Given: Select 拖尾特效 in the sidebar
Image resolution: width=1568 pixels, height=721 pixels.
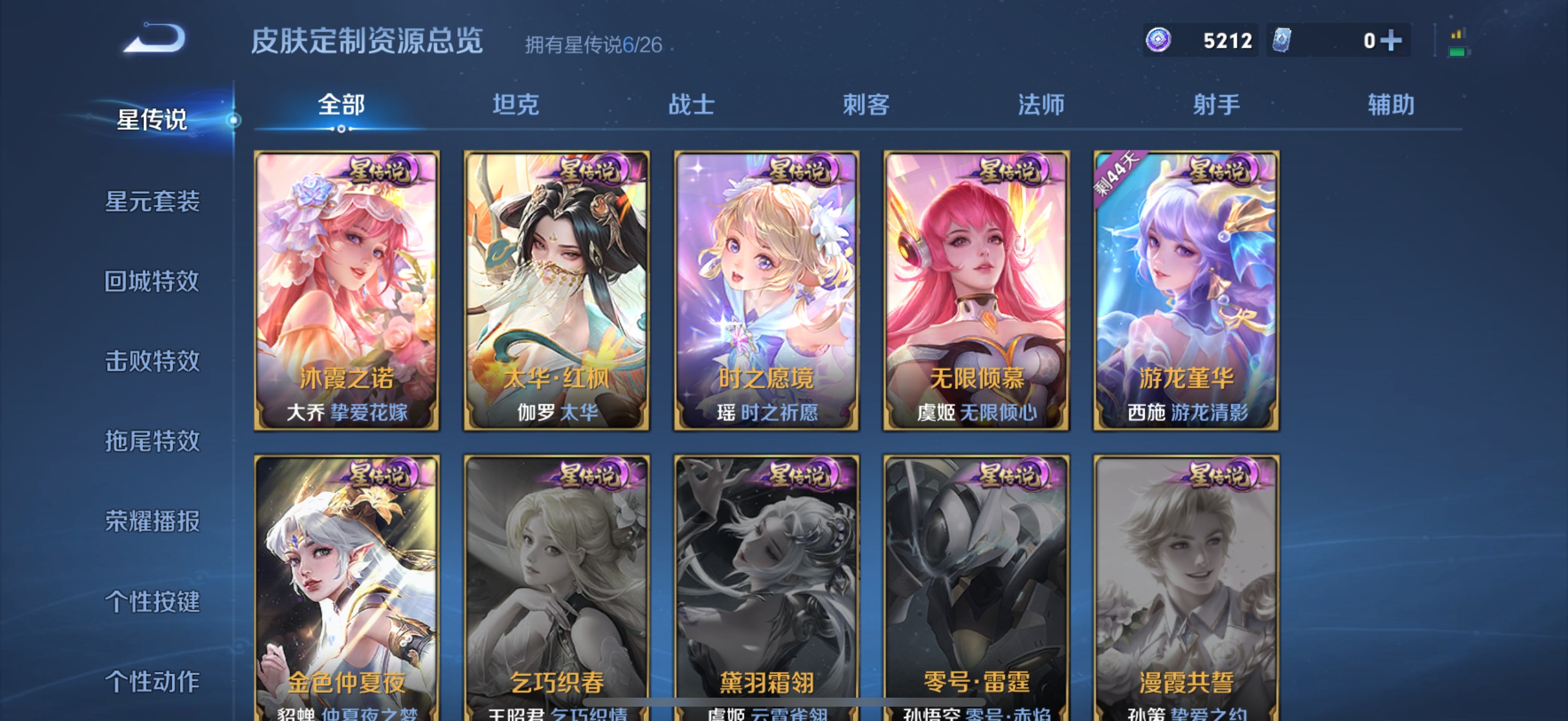Looking at the screenshot, I should click(x=151, y=441).
